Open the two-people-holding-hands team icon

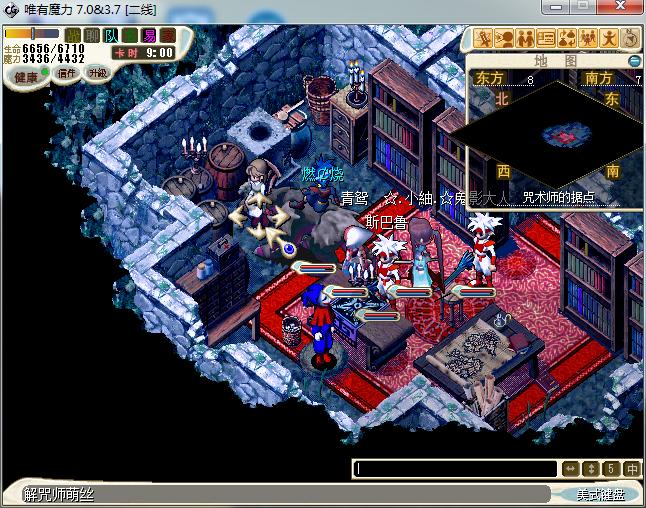coord(525,39)
